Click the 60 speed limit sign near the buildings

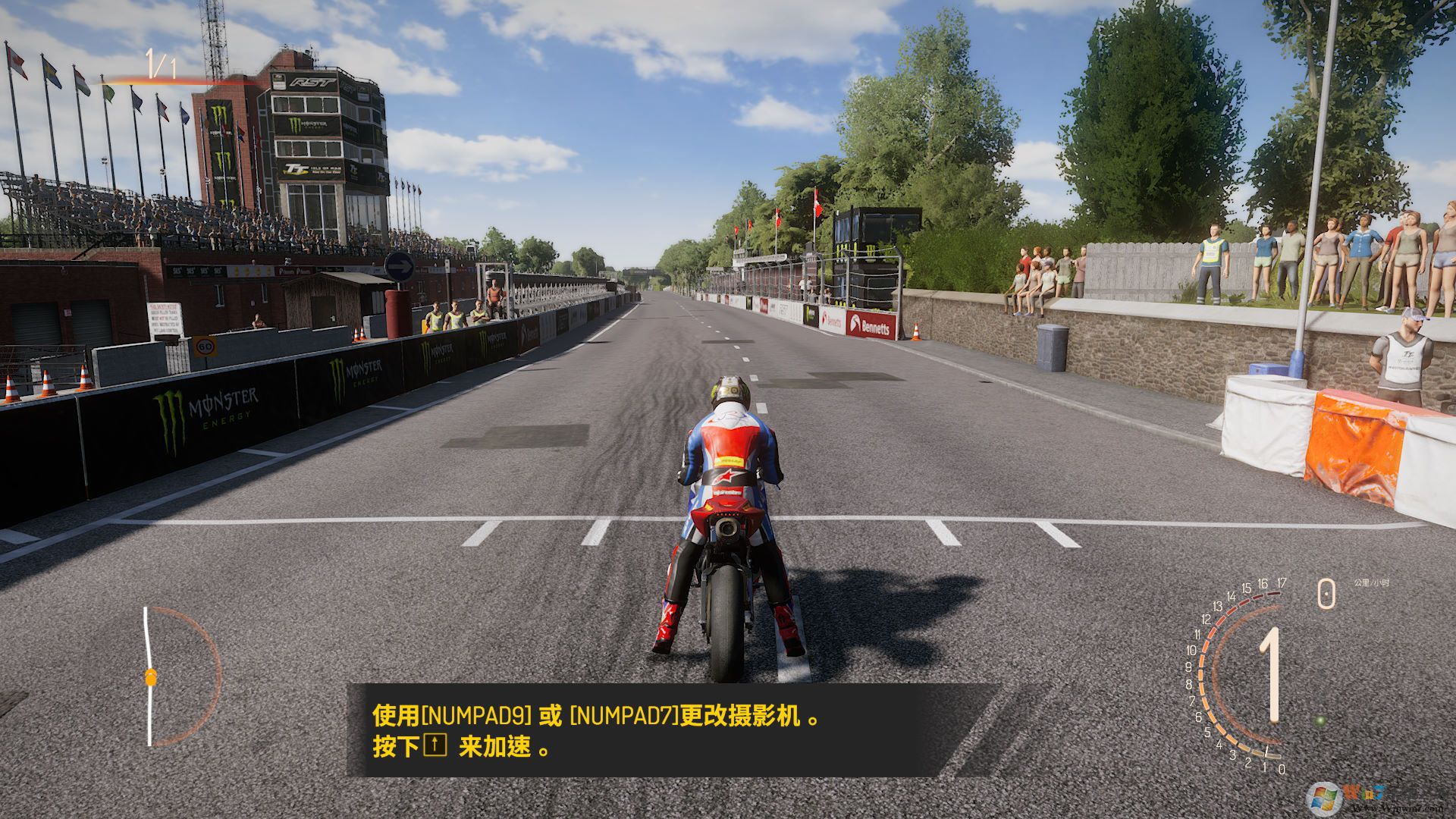tap(206, 346)
